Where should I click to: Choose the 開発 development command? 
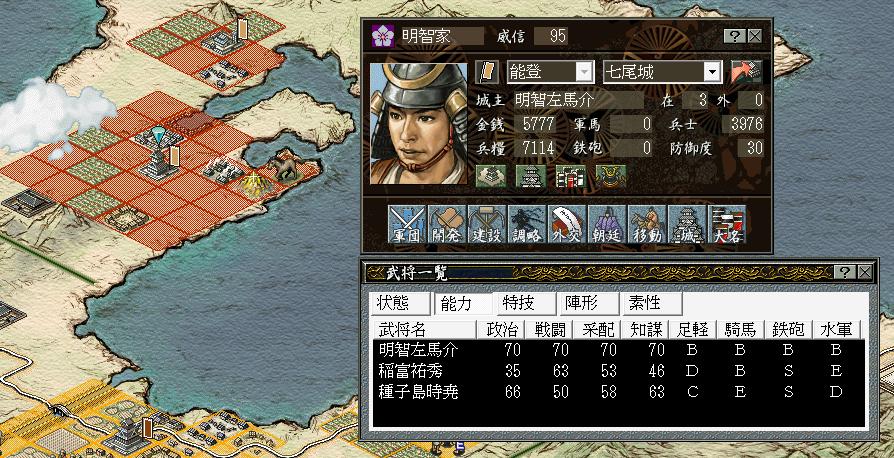(444, 226)
